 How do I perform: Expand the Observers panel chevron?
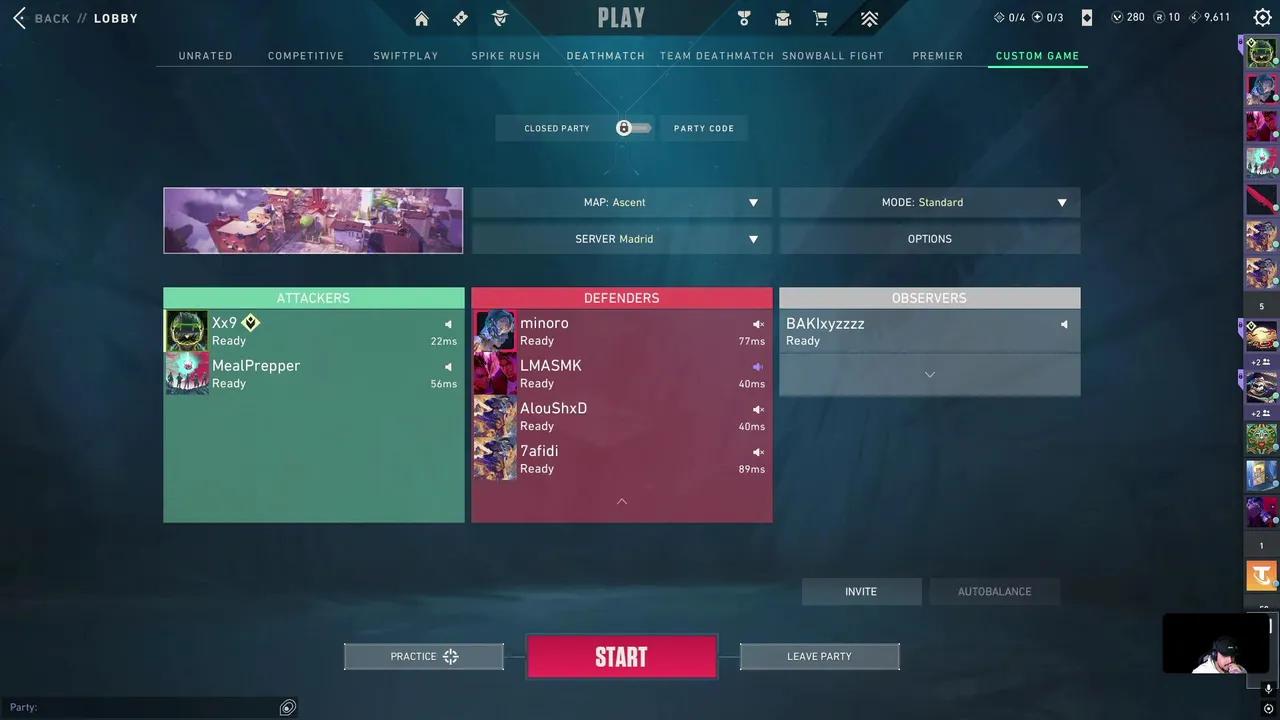[929, 374]
